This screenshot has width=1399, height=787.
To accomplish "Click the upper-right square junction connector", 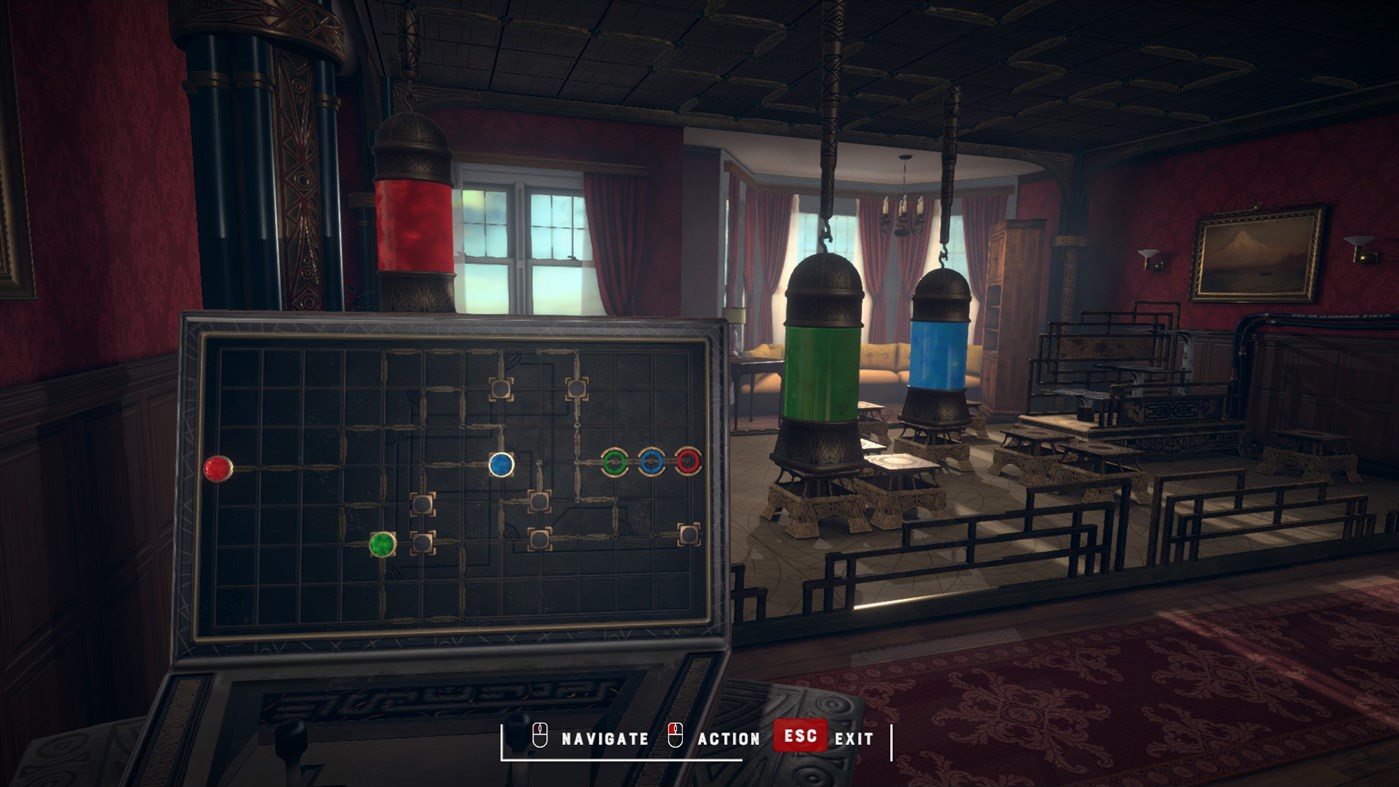I will click(x=577, y=390).
